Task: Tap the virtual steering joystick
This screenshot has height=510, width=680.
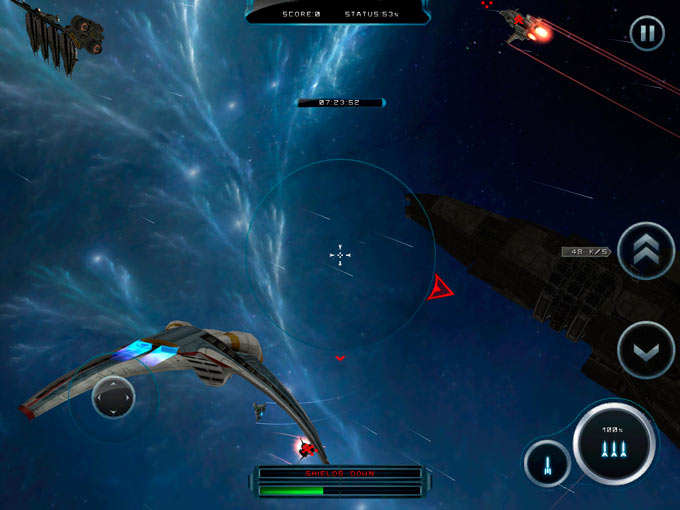Action: point(113,397)
